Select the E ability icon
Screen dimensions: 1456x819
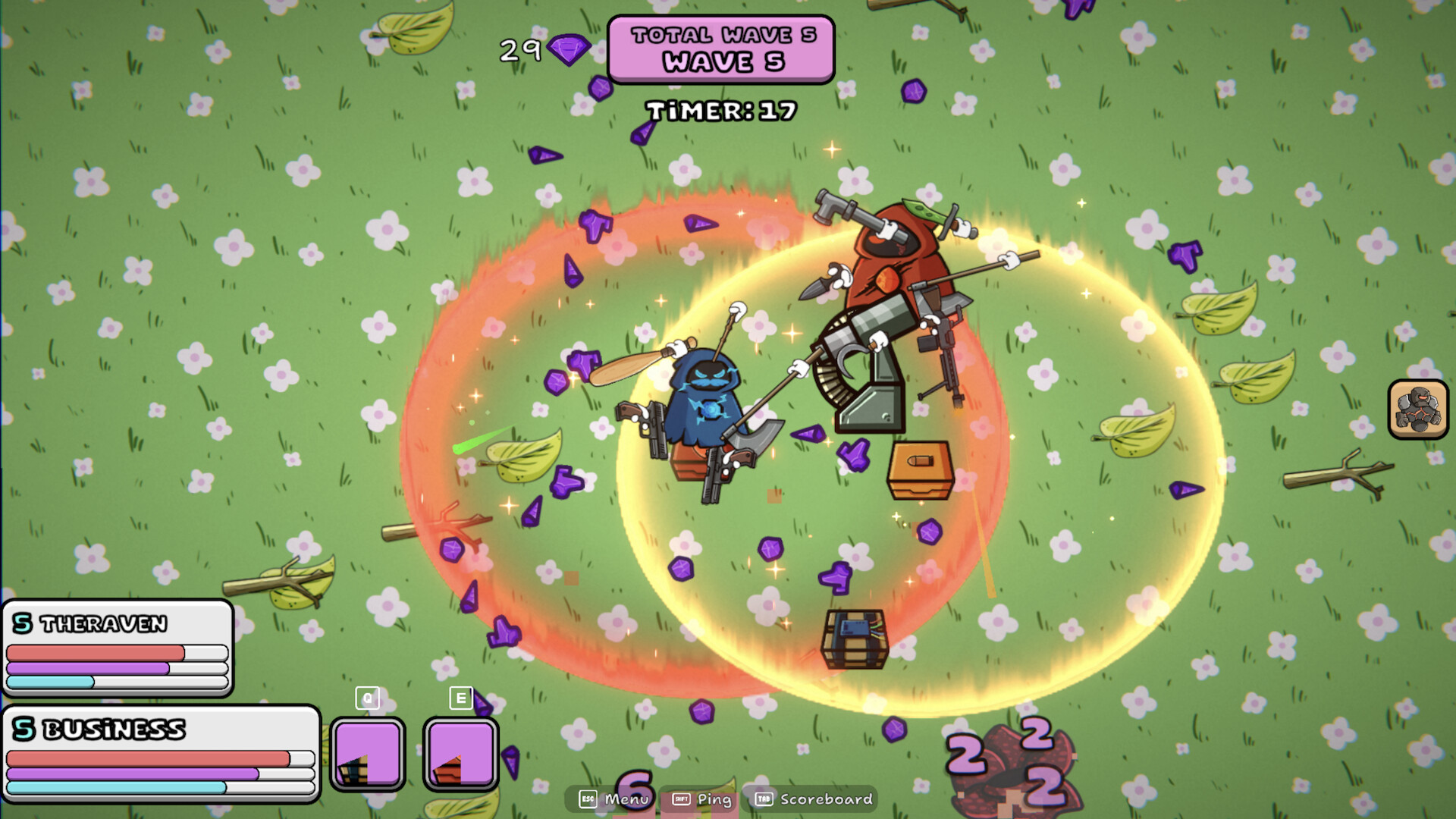click(x=460, y=752)
